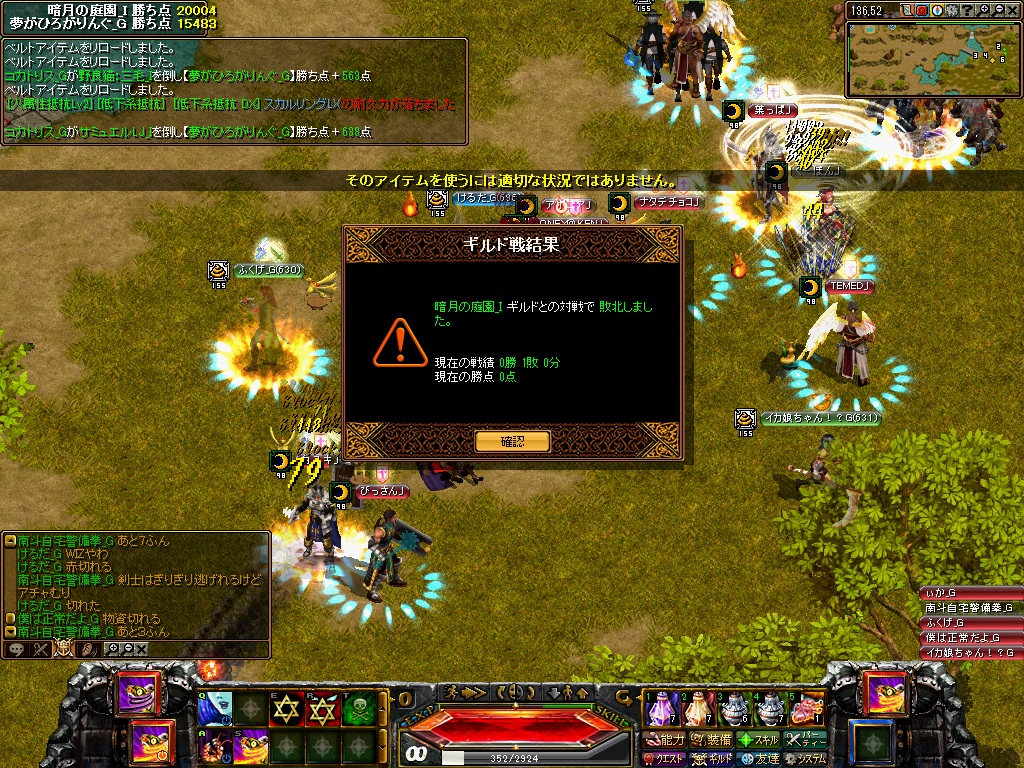Open the 装備 (equipment) menu
This screenshot has height=768, width=1024.
click(713, 740)
